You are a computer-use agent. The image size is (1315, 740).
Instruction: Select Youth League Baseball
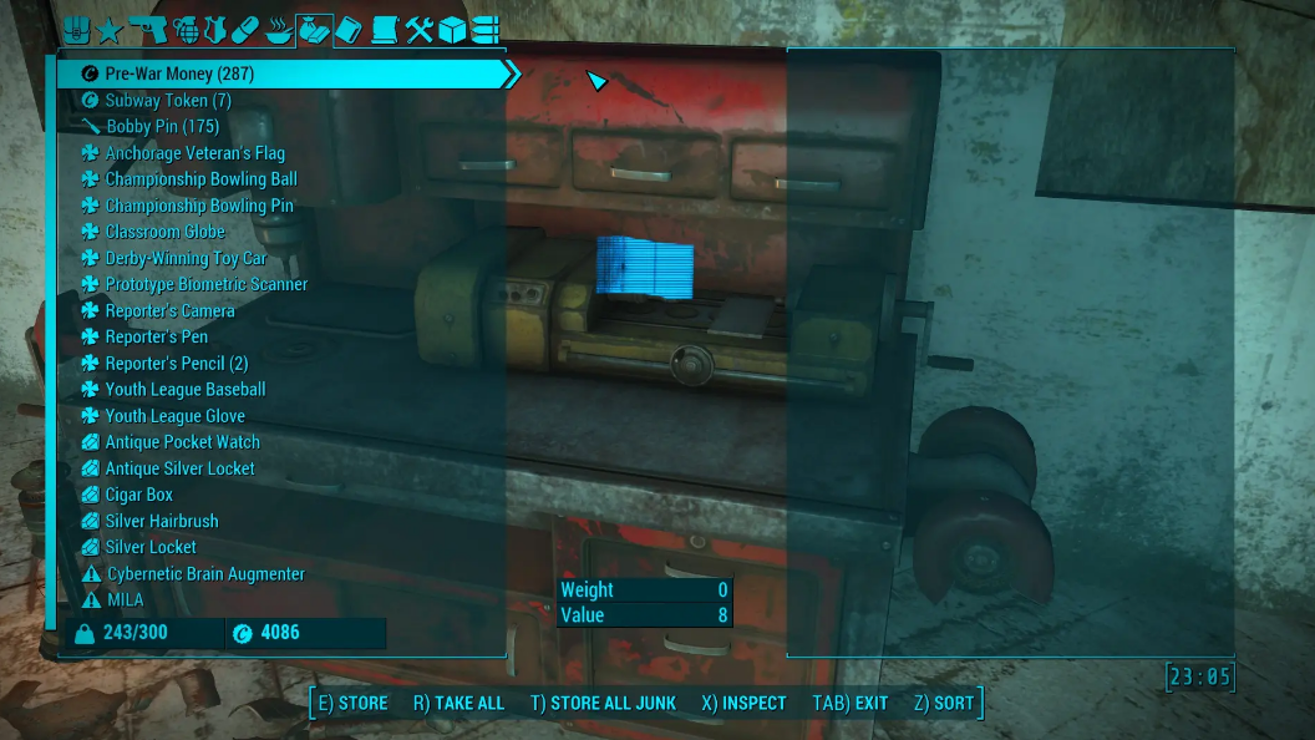(185, 389)
